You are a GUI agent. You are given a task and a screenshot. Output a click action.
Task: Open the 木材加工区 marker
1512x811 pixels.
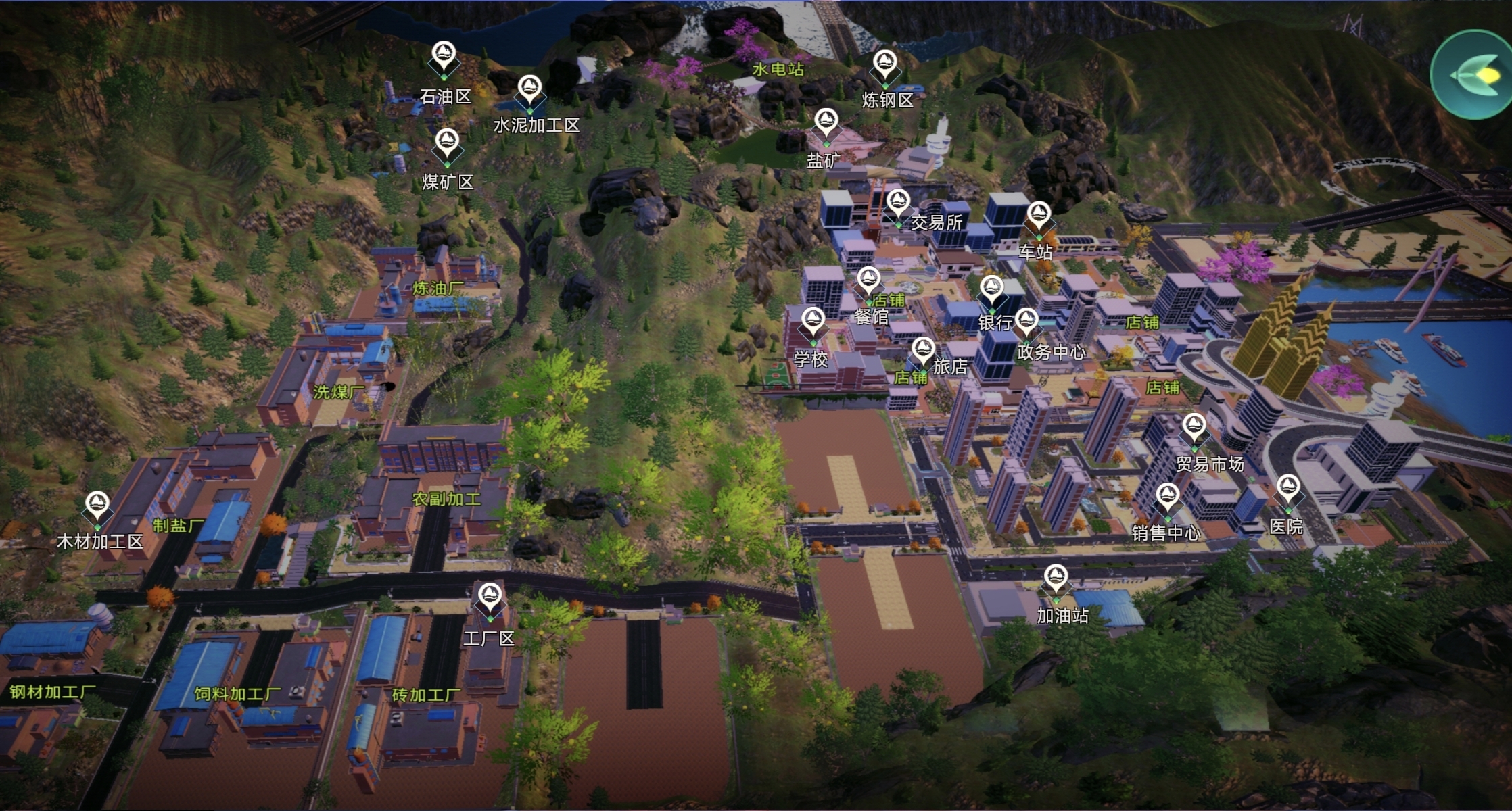click(97, 506)
